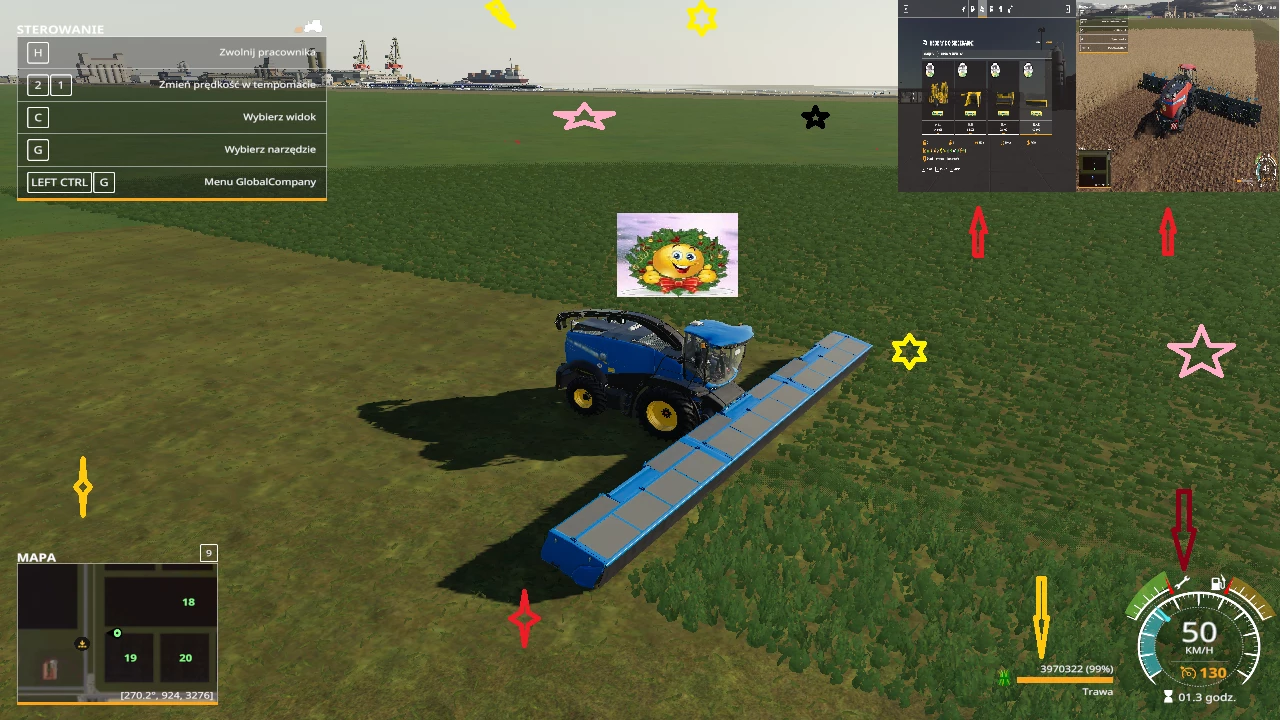Screen dimensions: 1280x720
Task: Select the fuel pump icon on the speed gauge
Action: pyautogui.click(x=1216, y=583)
